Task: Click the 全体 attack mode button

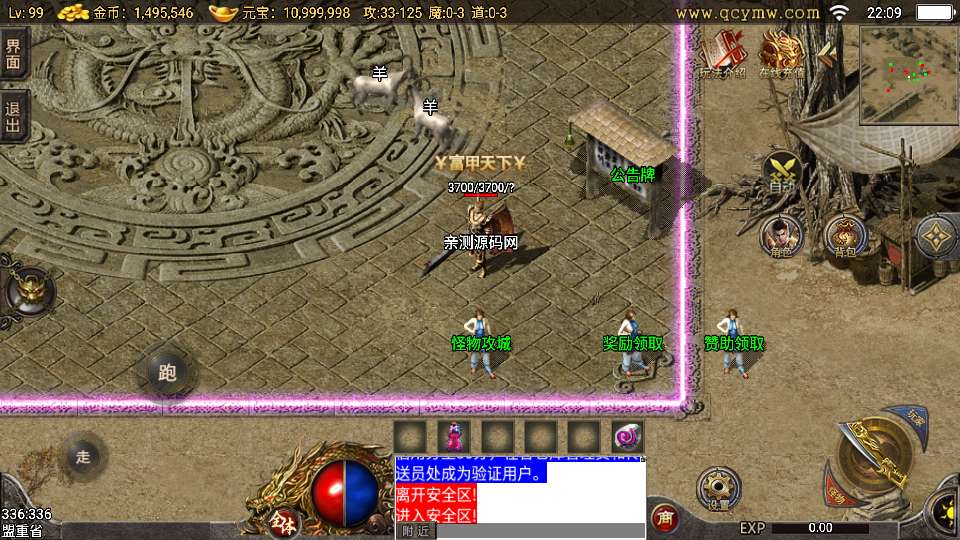Action: [284, 520]
